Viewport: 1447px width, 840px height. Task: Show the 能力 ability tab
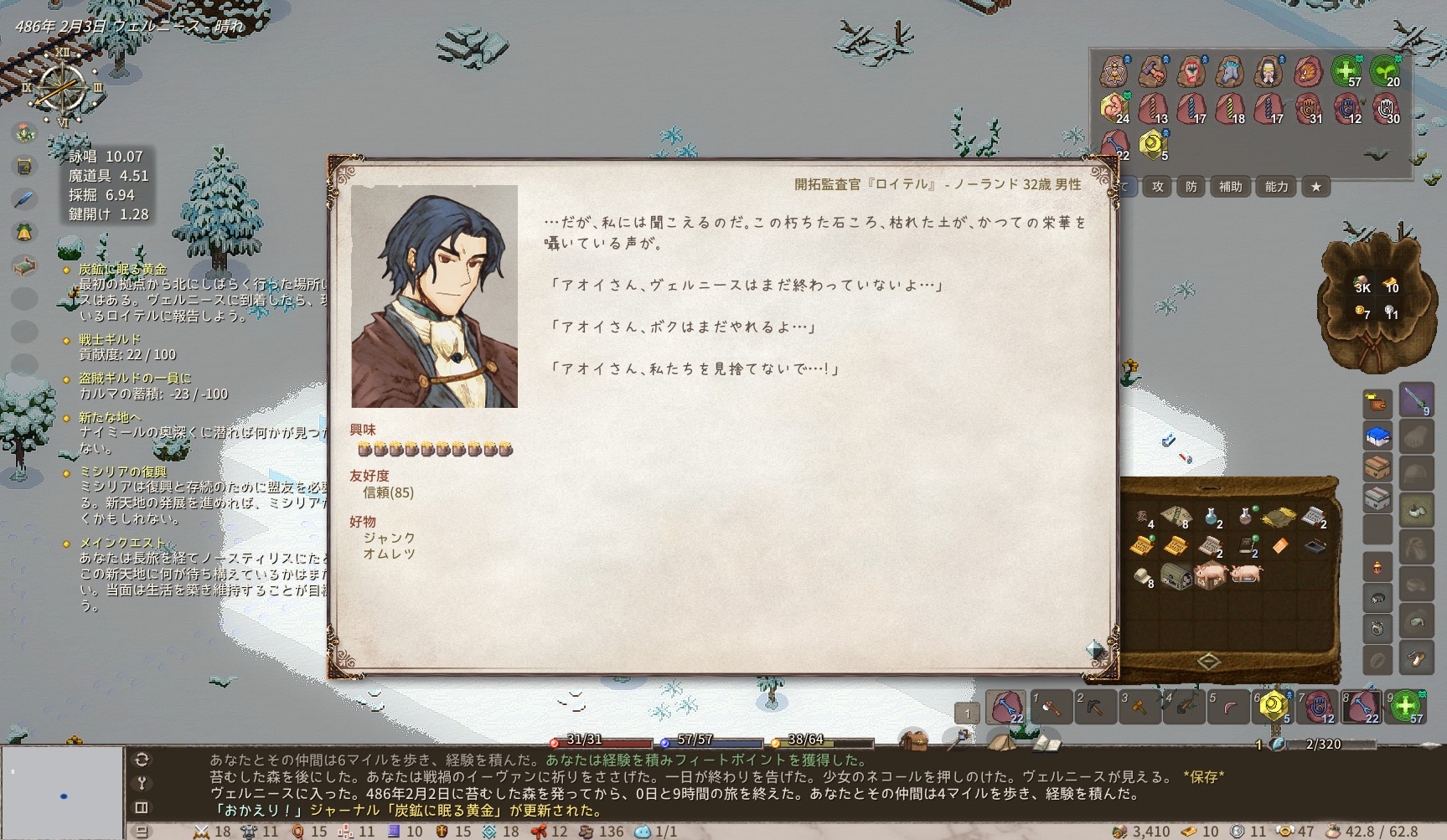(x=1276, y=187)
